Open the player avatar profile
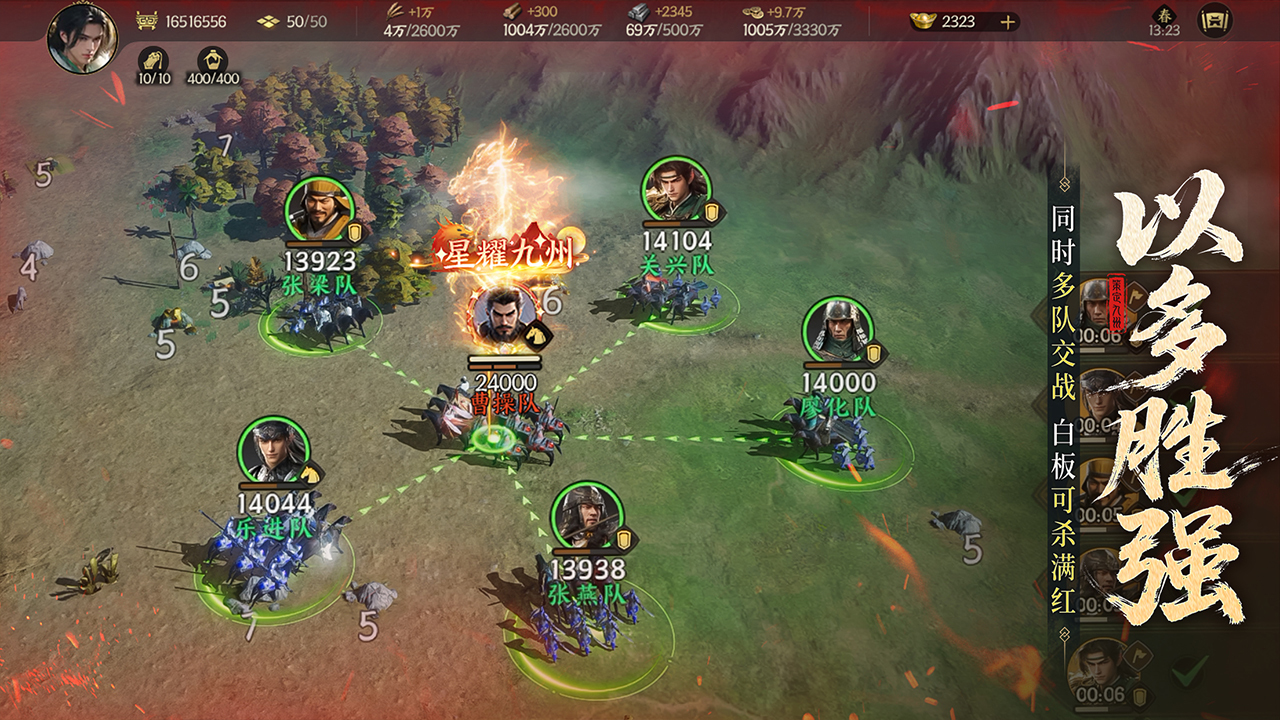 pos(82,38)
